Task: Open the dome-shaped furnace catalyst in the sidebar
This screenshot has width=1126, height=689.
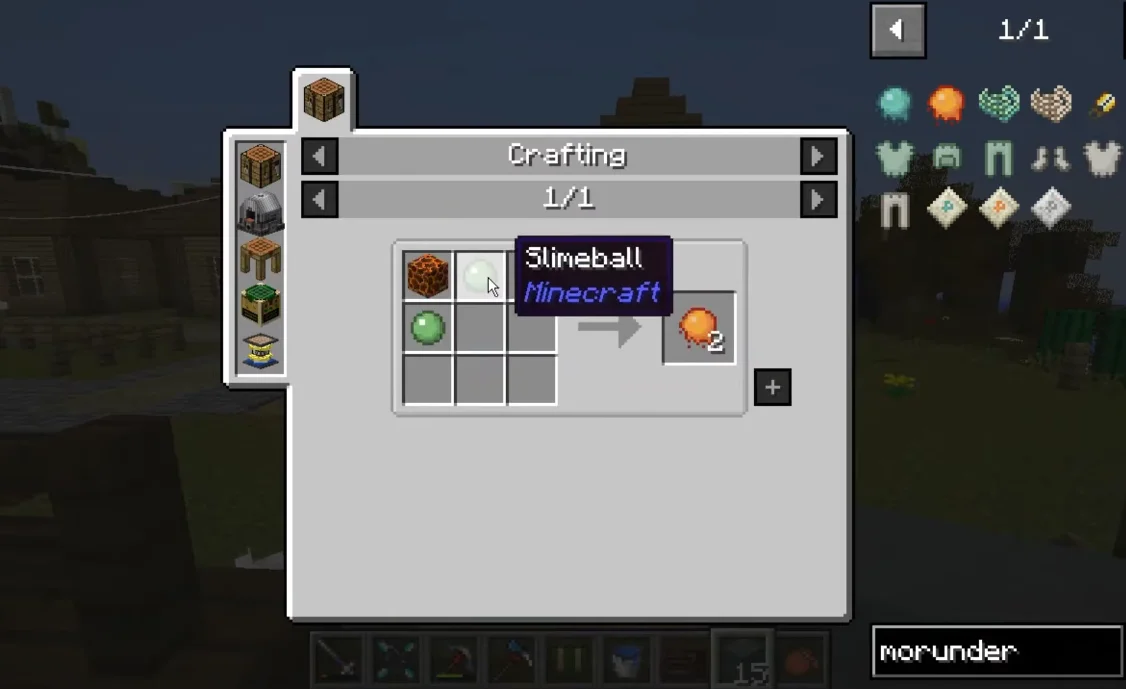Action: tap(260, 211)
